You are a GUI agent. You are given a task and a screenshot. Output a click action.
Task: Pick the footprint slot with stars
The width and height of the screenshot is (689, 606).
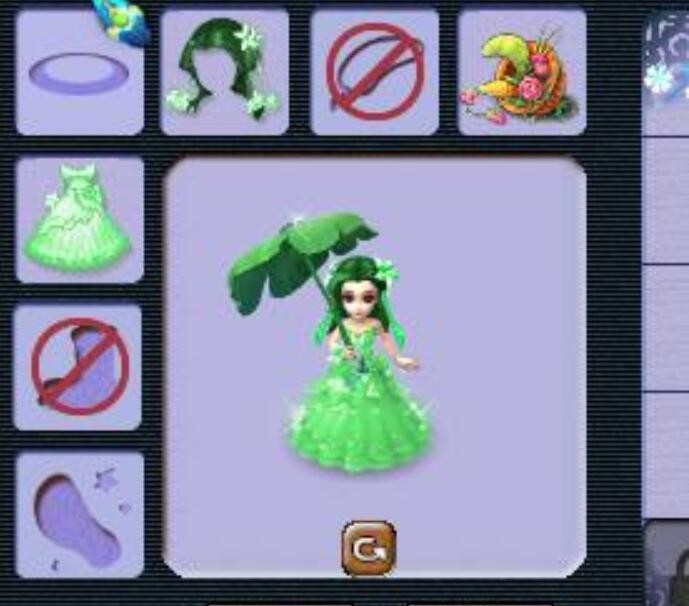[x=80, y=515]
